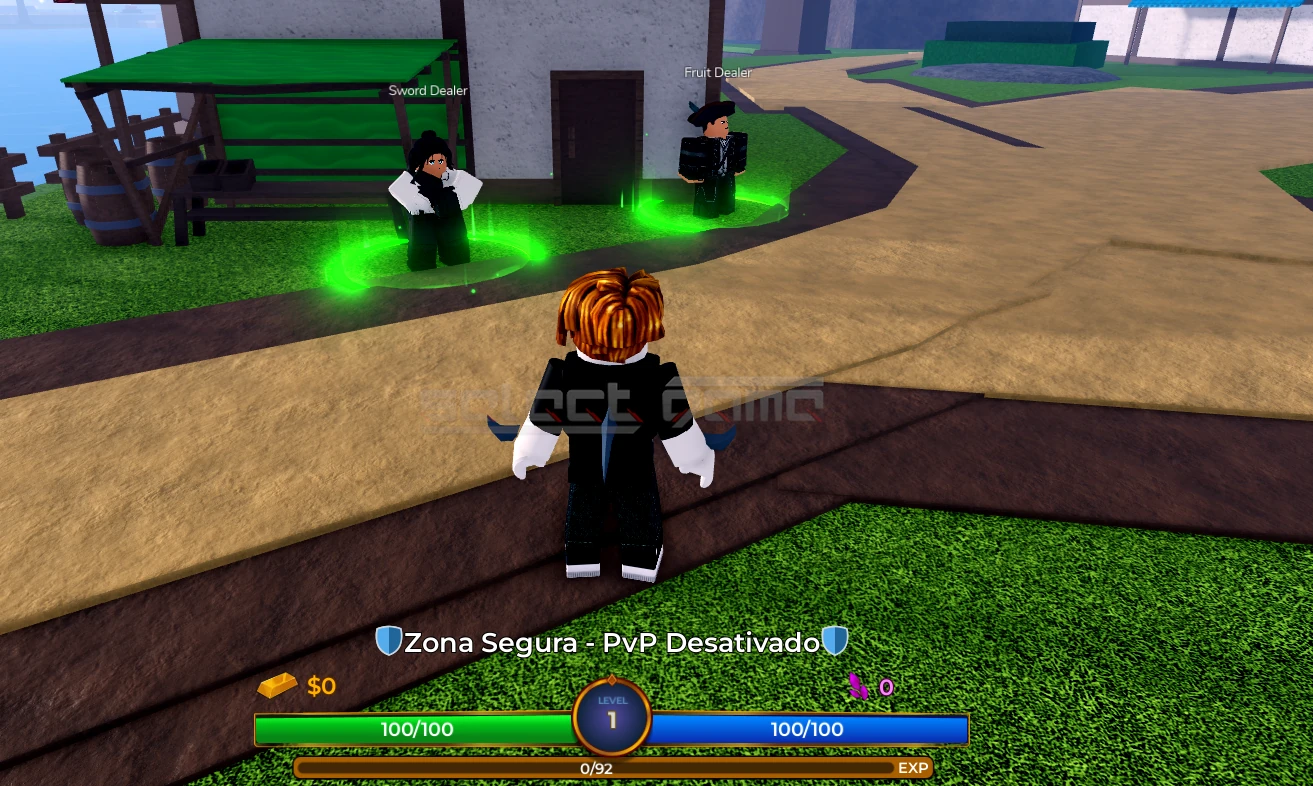This screenshot has height=786, width=1313.
Task: Click the blue energy bar showing 100/100
Action: (810, 729)
